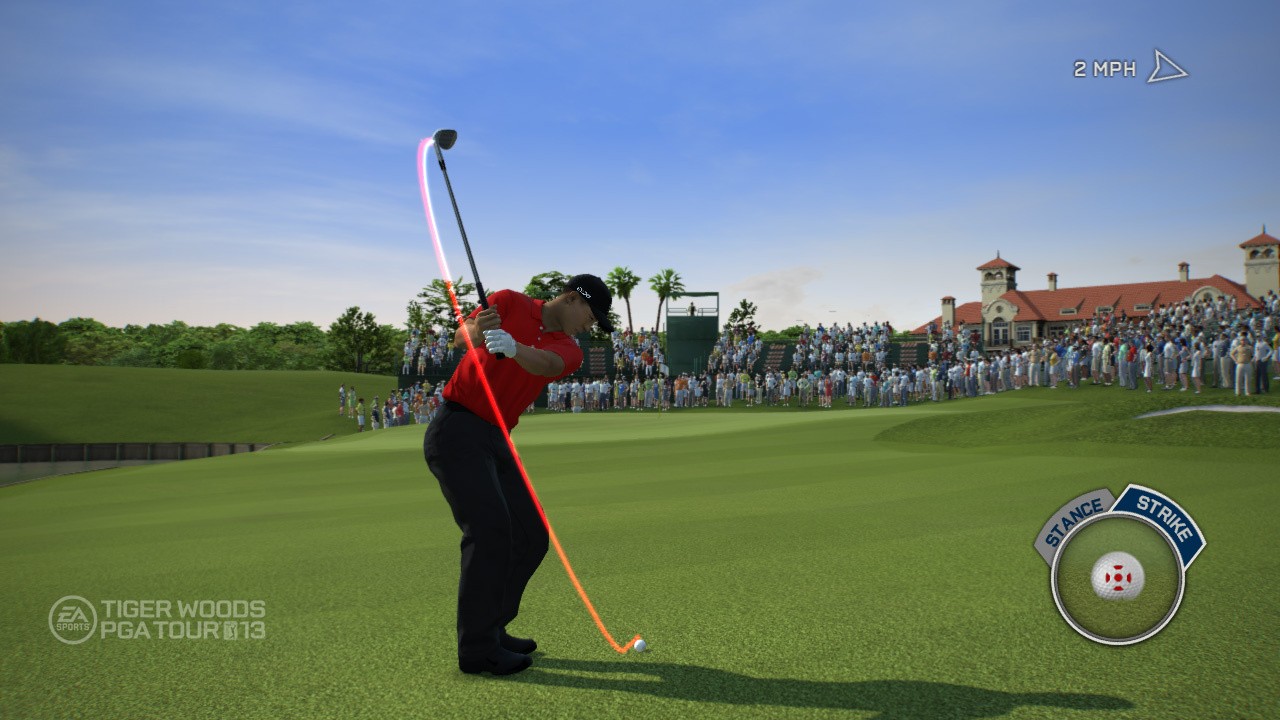Click the left red strike marker on the ball
This screenshot has height=720, width=1280.
click(1109, 576)
